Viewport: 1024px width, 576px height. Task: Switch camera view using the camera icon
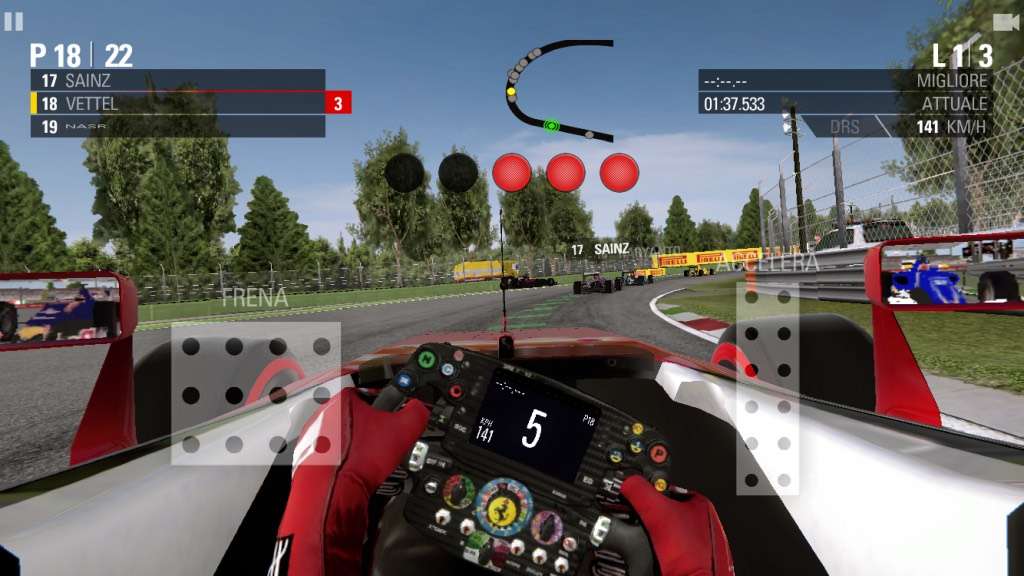(1005, 22)
